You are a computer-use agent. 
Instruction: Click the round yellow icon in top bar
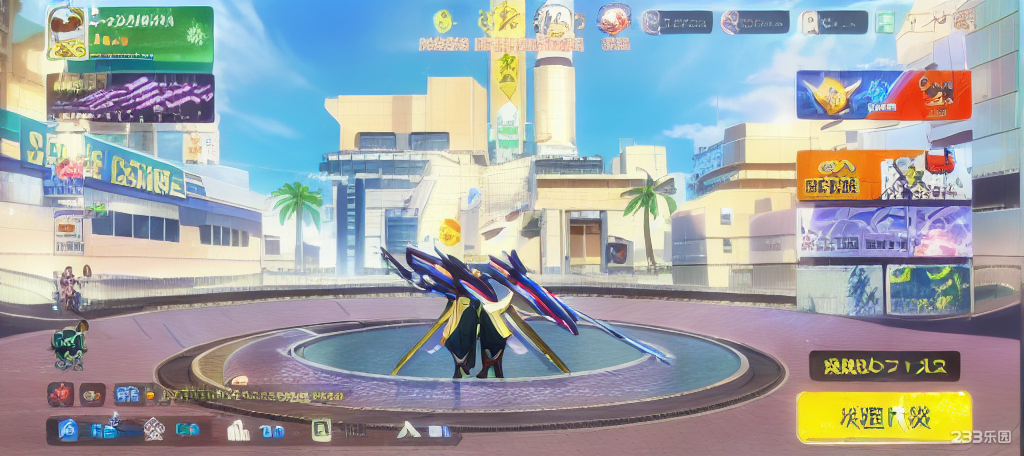[443, 21]
